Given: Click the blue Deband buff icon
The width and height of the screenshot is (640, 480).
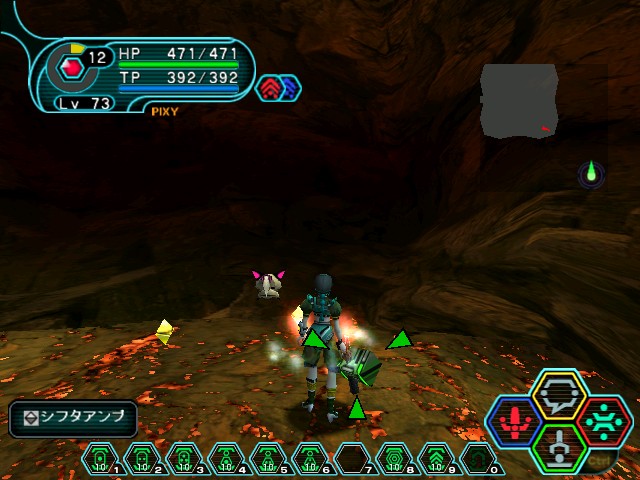Looking at the screenshot, I should point(291,88).
